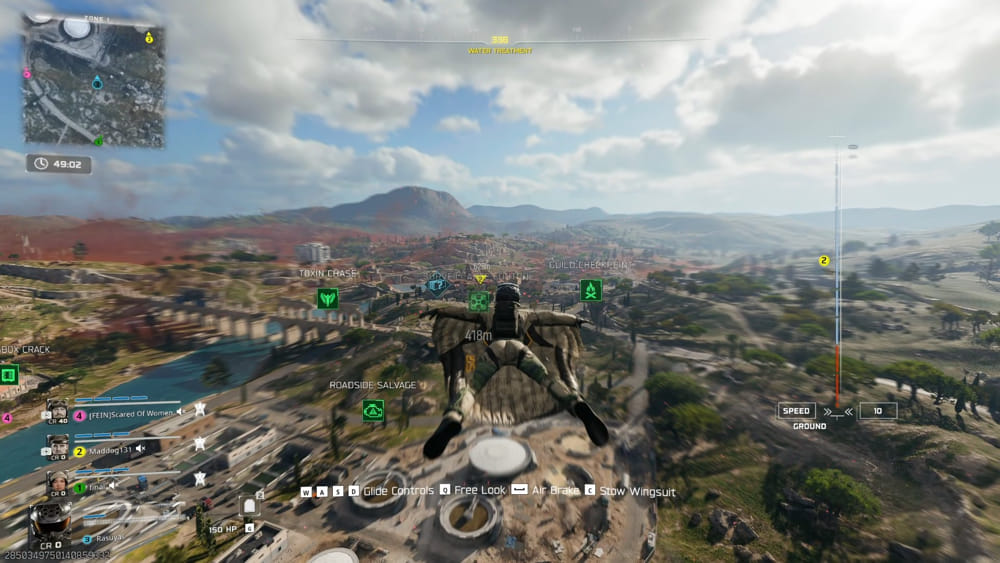Select squadmate [FEIN]Scared Of Women's row
Viewport: 1000px width, 563px height.
click(x=130, y=411)
